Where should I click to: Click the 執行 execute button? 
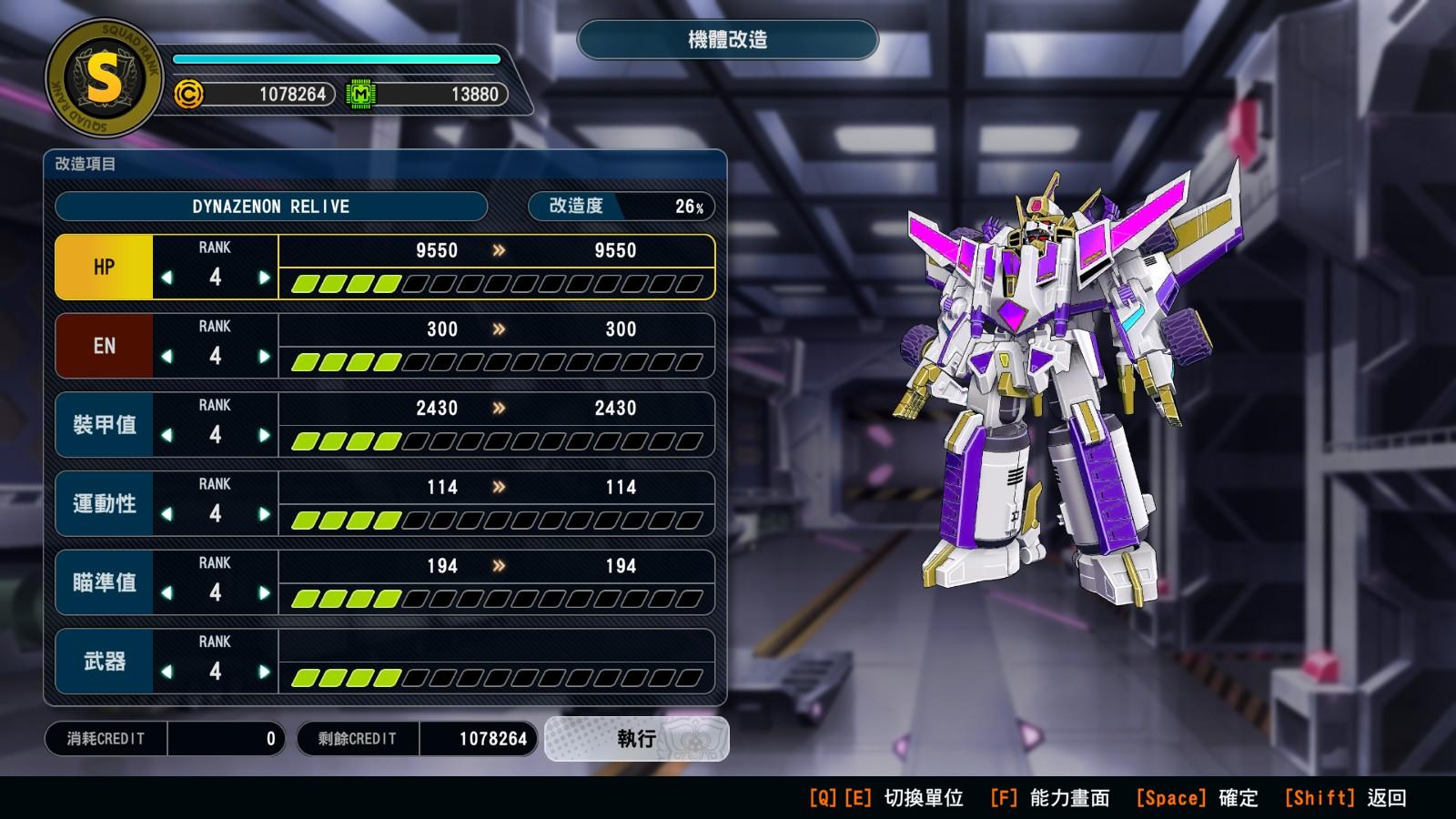tap(636, 739)
